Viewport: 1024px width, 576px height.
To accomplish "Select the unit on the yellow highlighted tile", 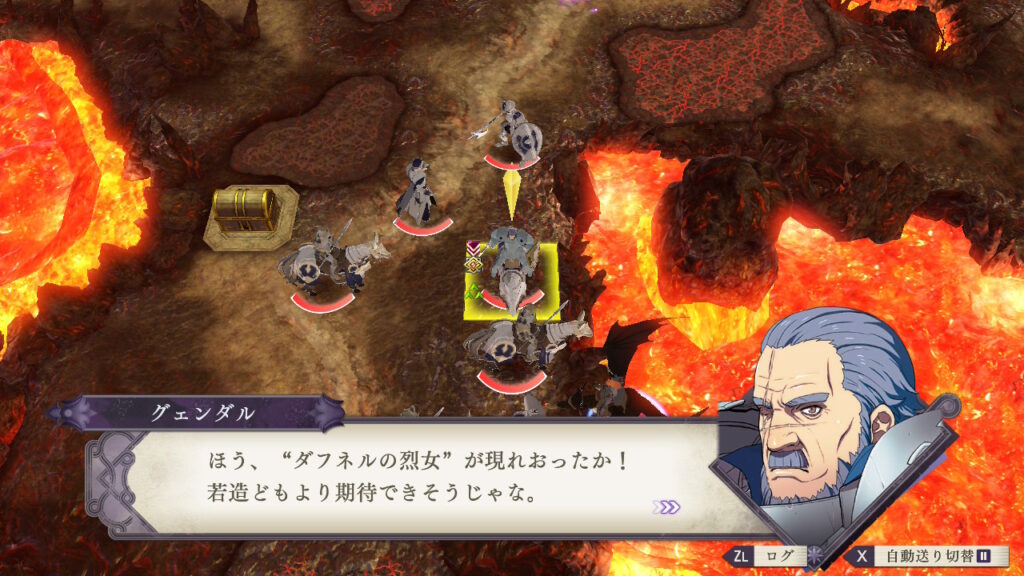I will pyautogui.click(x=512, y=278).
